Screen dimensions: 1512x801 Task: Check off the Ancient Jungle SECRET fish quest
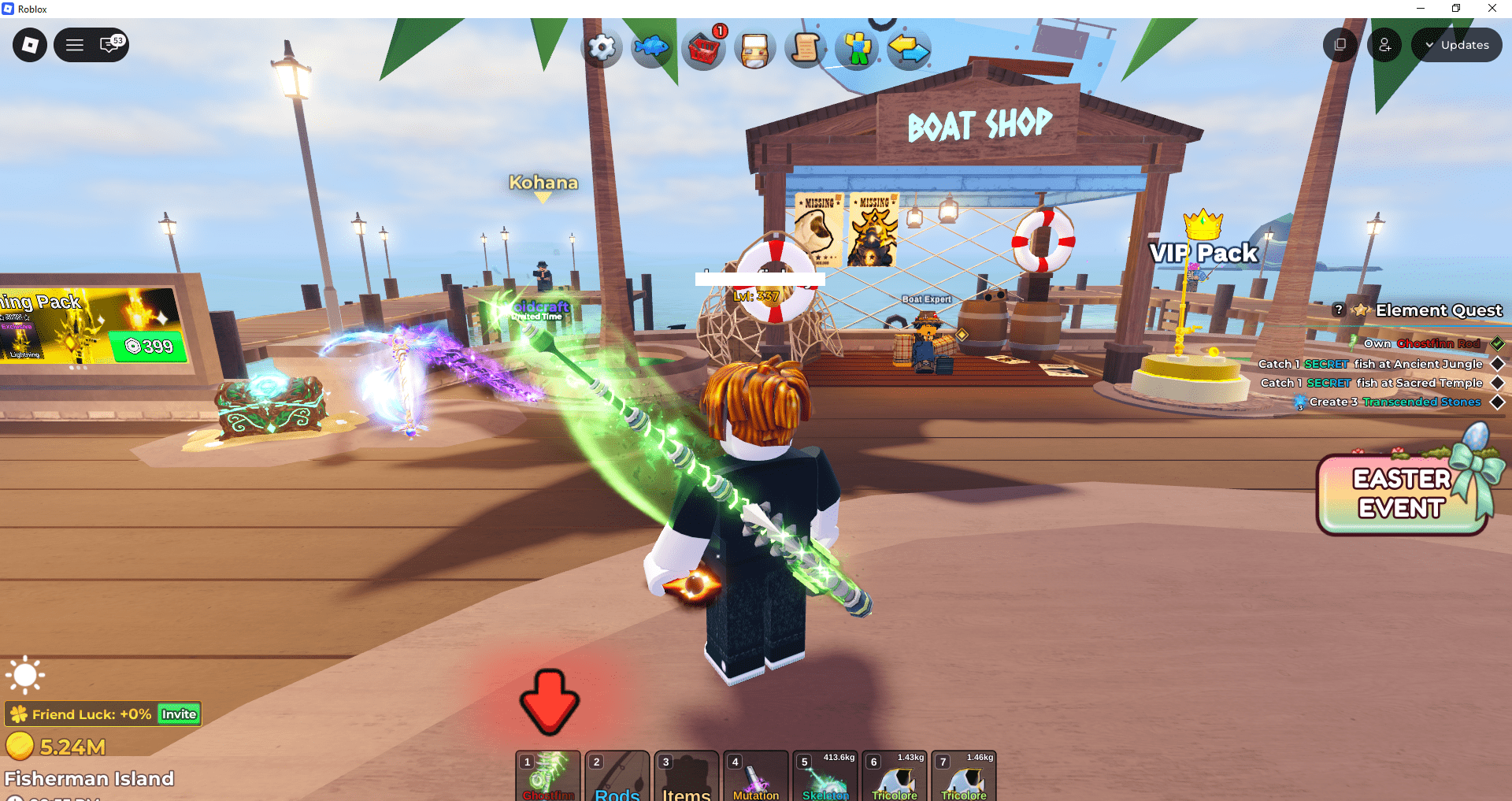(x=1496, y=363)
